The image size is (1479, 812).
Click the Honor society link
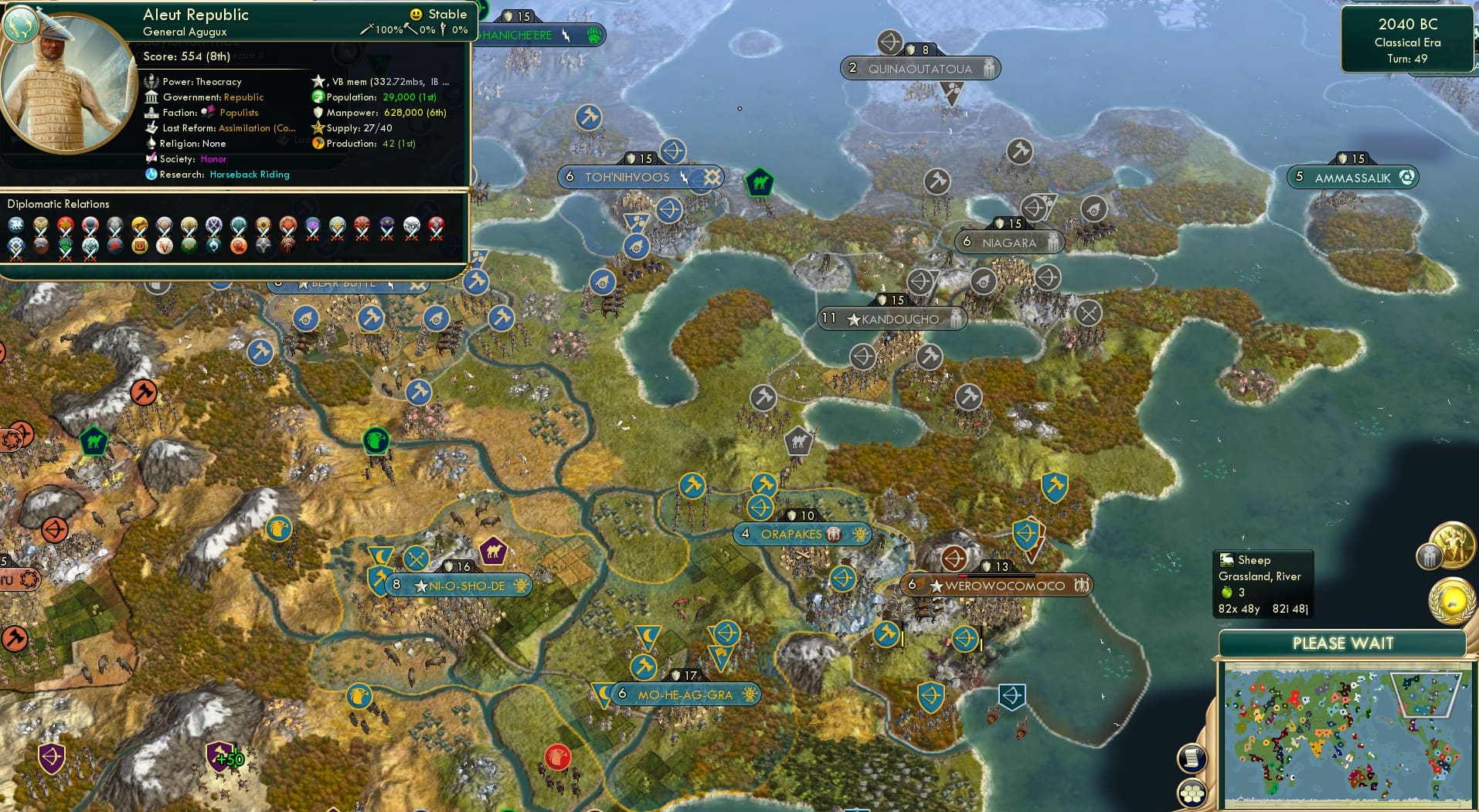(214, 160)
